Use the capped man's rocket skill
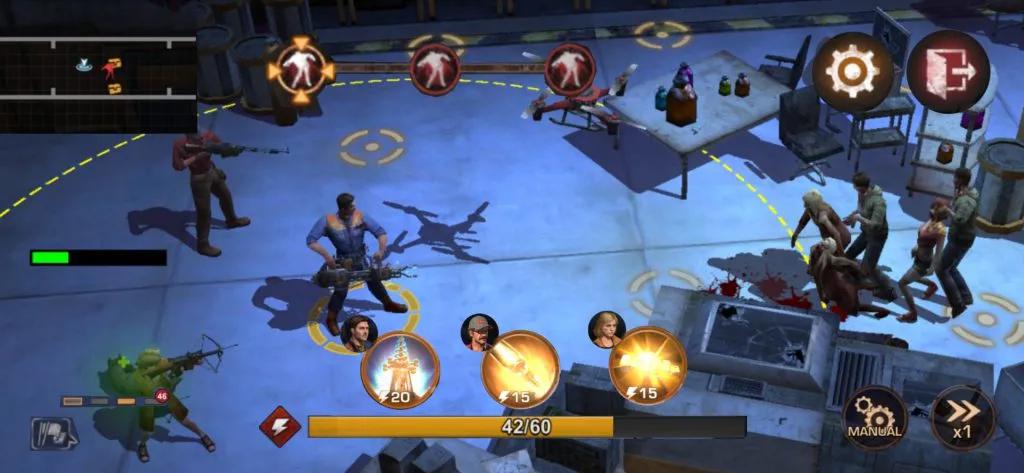Screen dimensions: 1024x473 520,368
